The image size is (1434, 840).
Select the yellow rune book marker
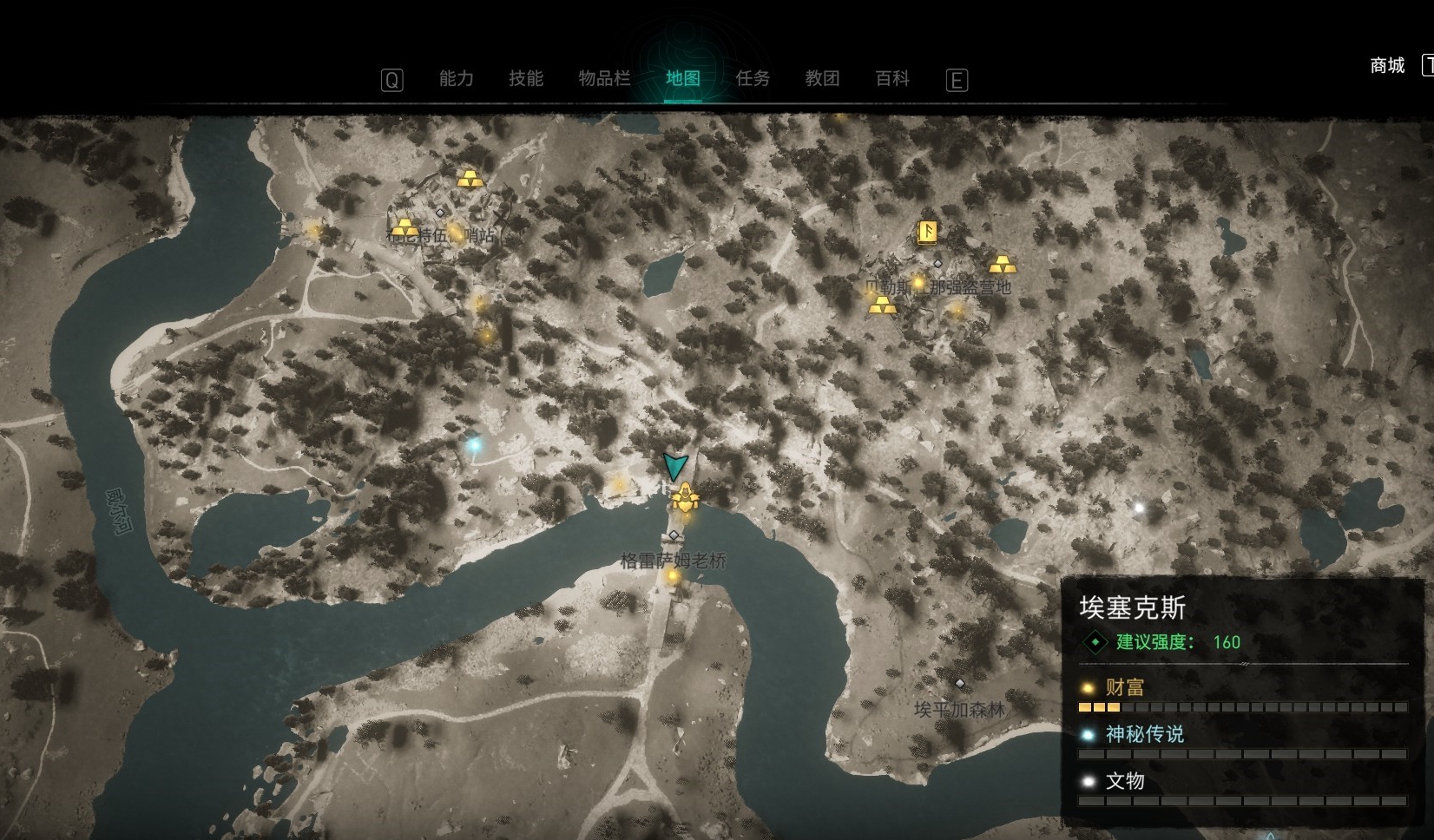coord(927,233)
